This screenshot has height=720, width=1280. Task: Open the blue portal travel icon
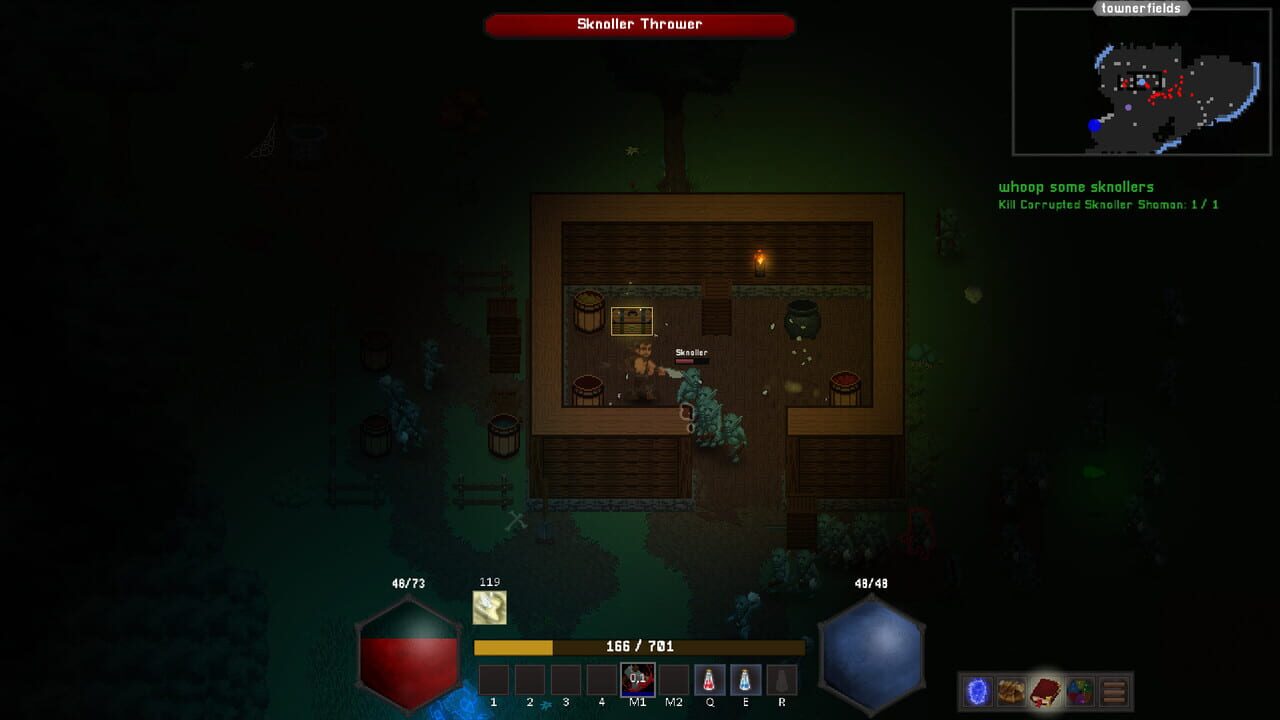(978, 690)
